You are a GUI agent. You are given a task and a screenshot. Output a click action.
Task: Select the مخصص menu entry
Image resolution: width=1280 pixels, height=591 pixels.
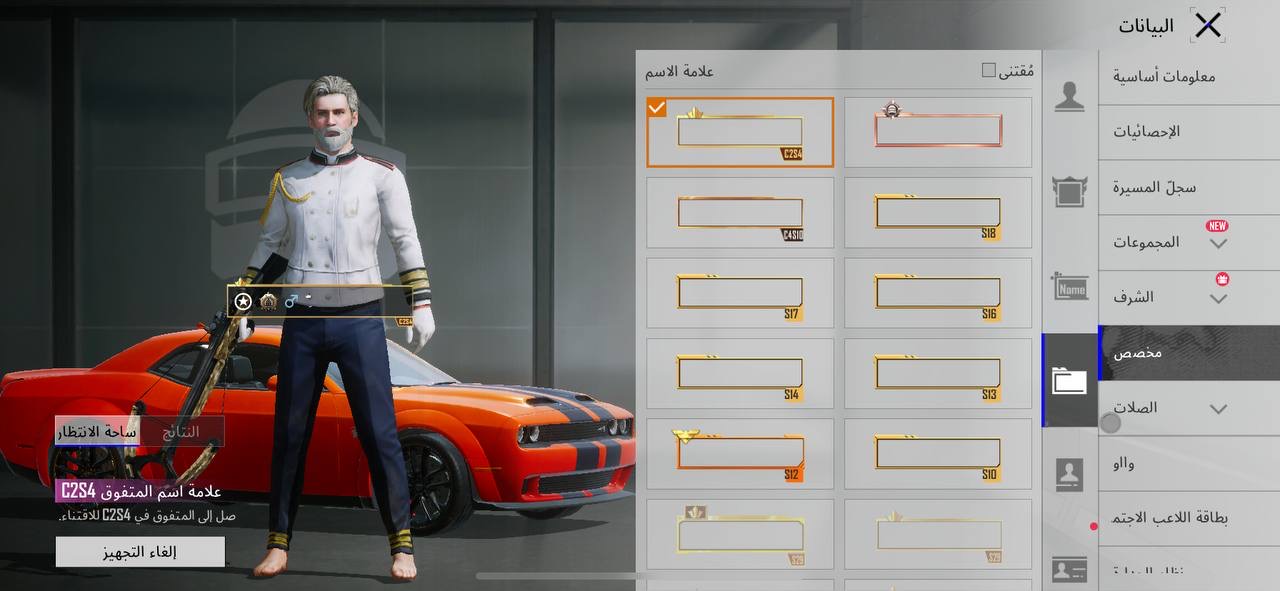click(1138, 353)
